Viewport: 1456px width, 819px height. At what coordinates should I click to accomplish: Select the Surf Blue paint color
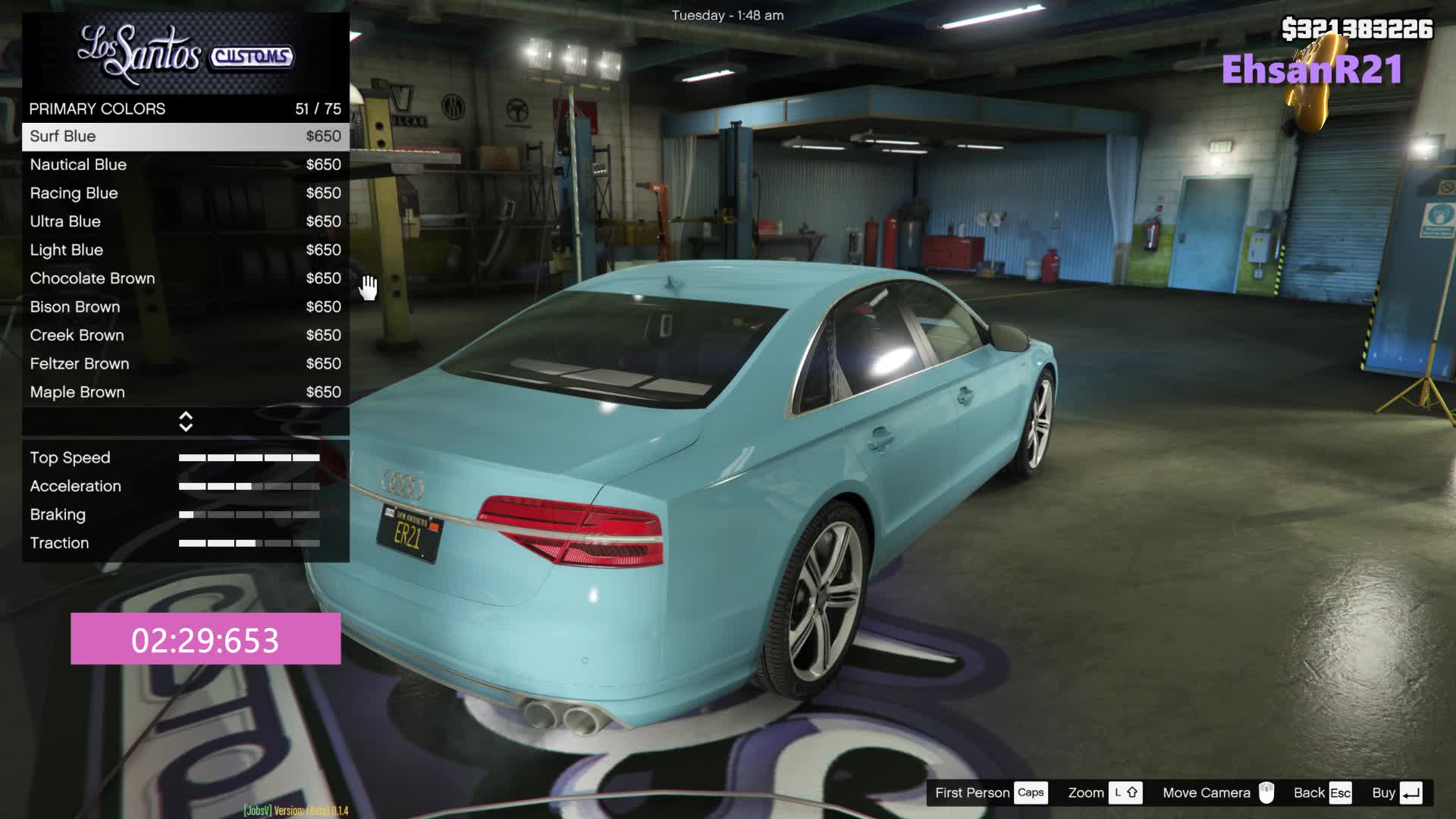coord(185,136)
